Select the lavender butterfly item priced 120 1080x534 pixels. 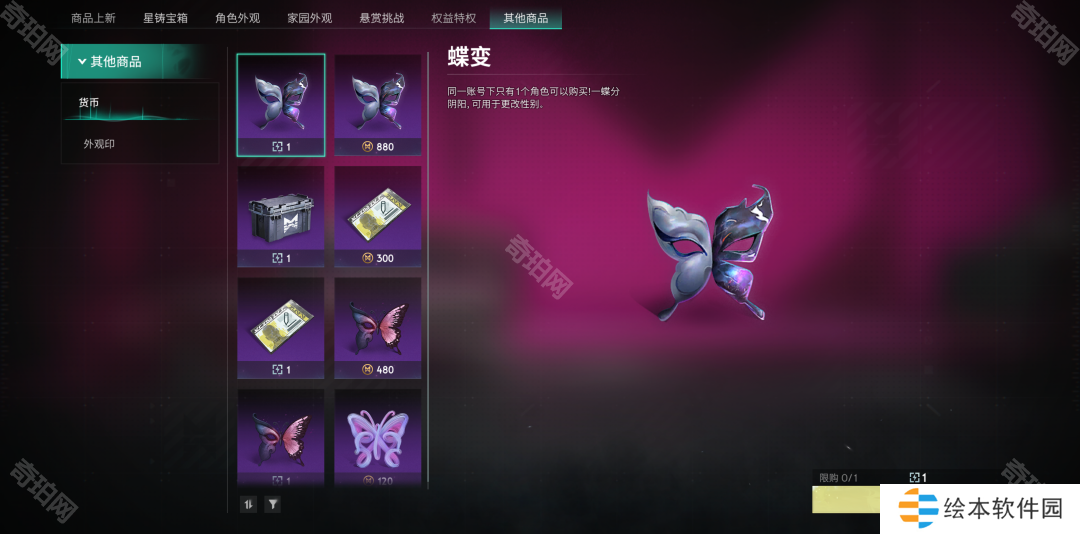tap(378, 437)
